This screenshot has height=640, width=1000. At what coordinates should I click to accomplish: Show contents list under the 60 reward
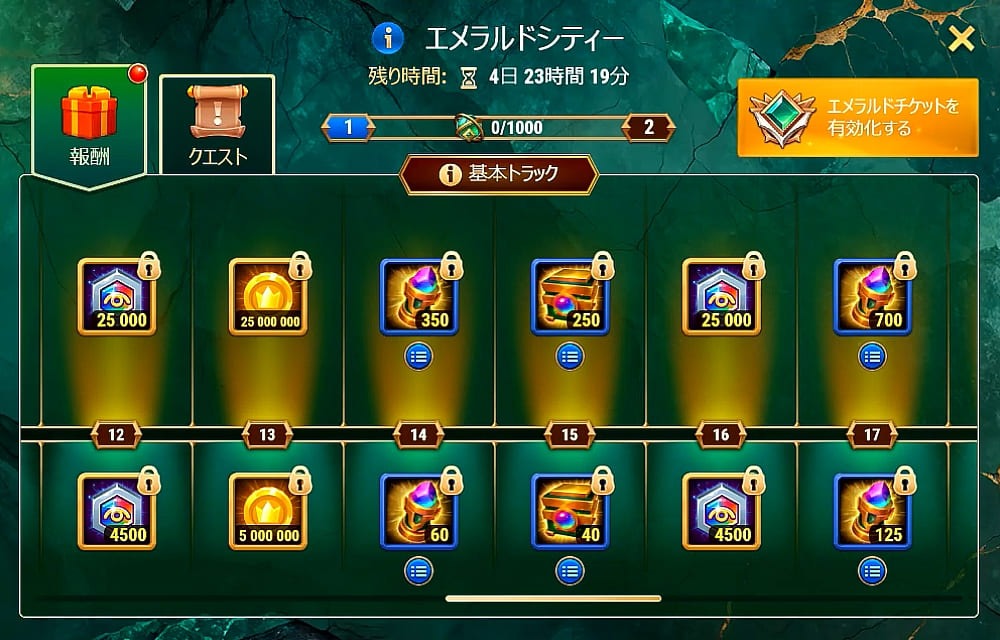[x=419, y=571]
